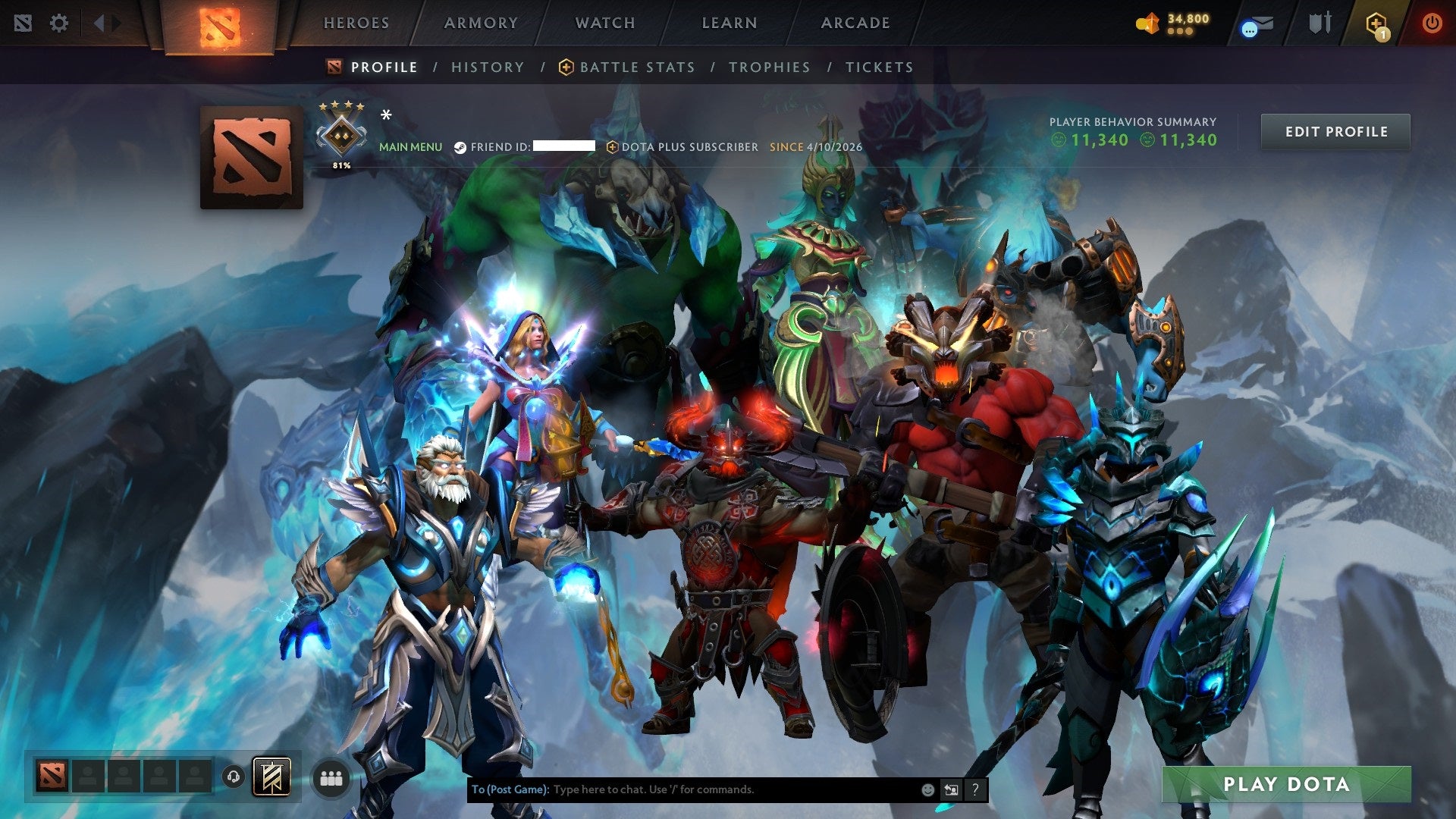Viewport: 1456px width, 819px height.
Task: Open the BATTLE STATS tab
Action: 636,67
